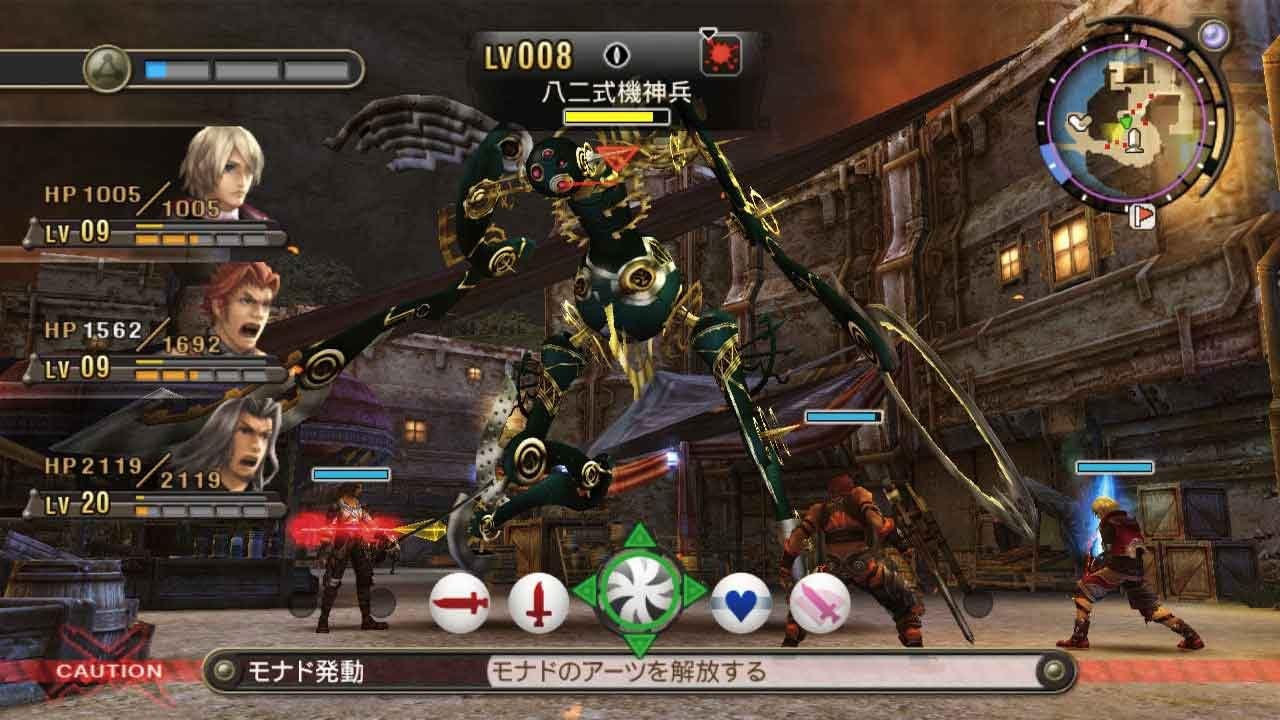Select the dark red dagger art icon
Viewport: 1280px width, 720px height.
point(540,602)
